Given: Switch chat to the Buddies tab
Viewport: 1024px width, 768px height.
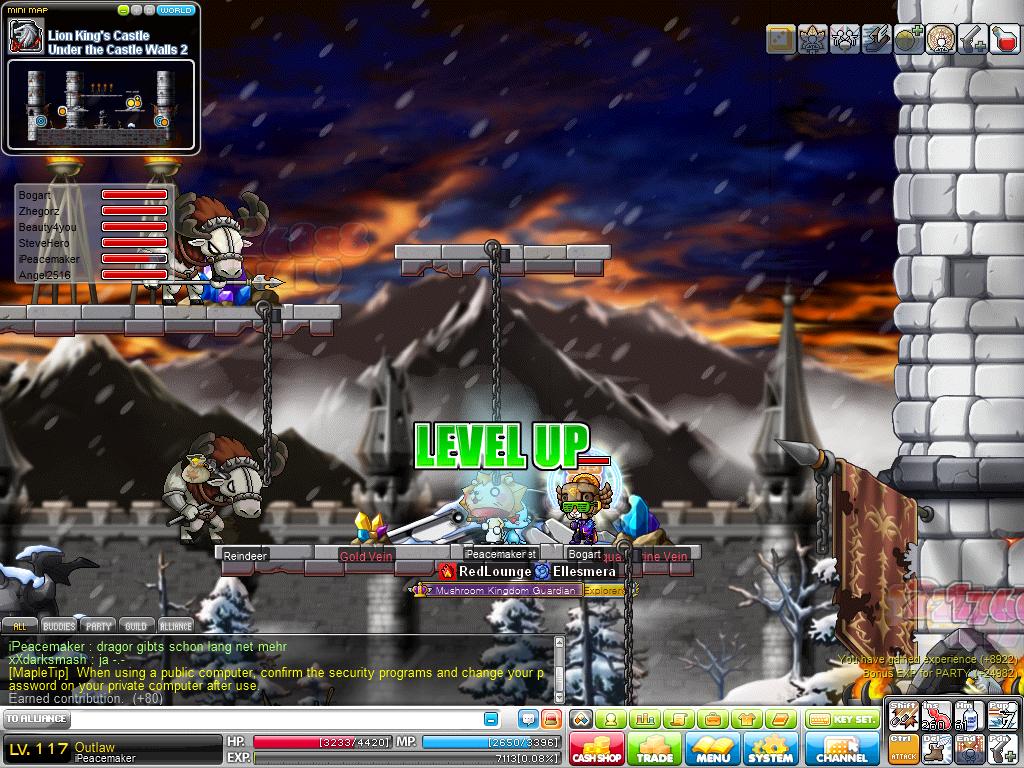Looking at the screenshot, I should [59, 626].
